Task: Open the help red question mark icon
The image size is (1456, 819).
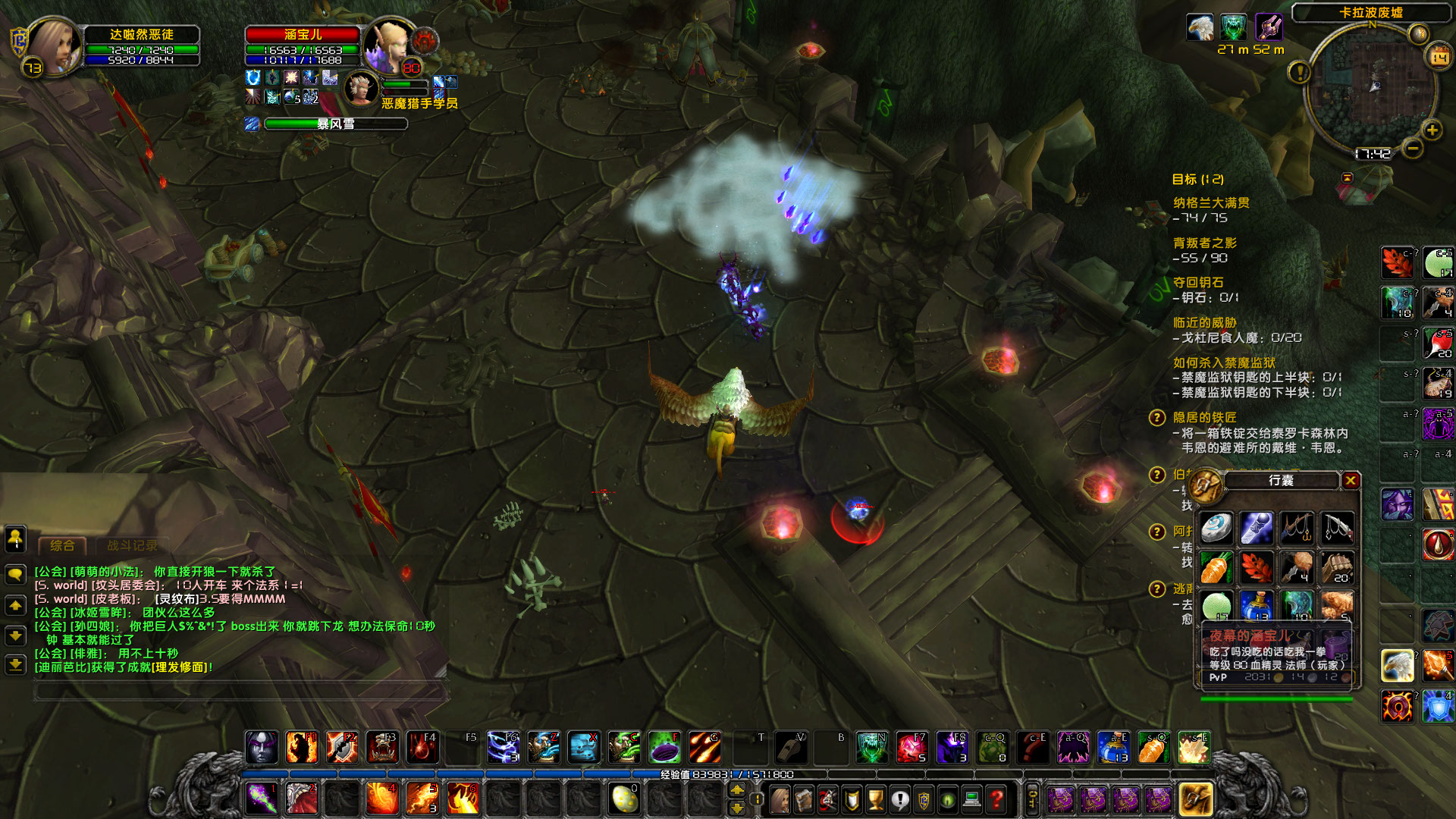Action: pyautogui.click(x=995, y=799)
